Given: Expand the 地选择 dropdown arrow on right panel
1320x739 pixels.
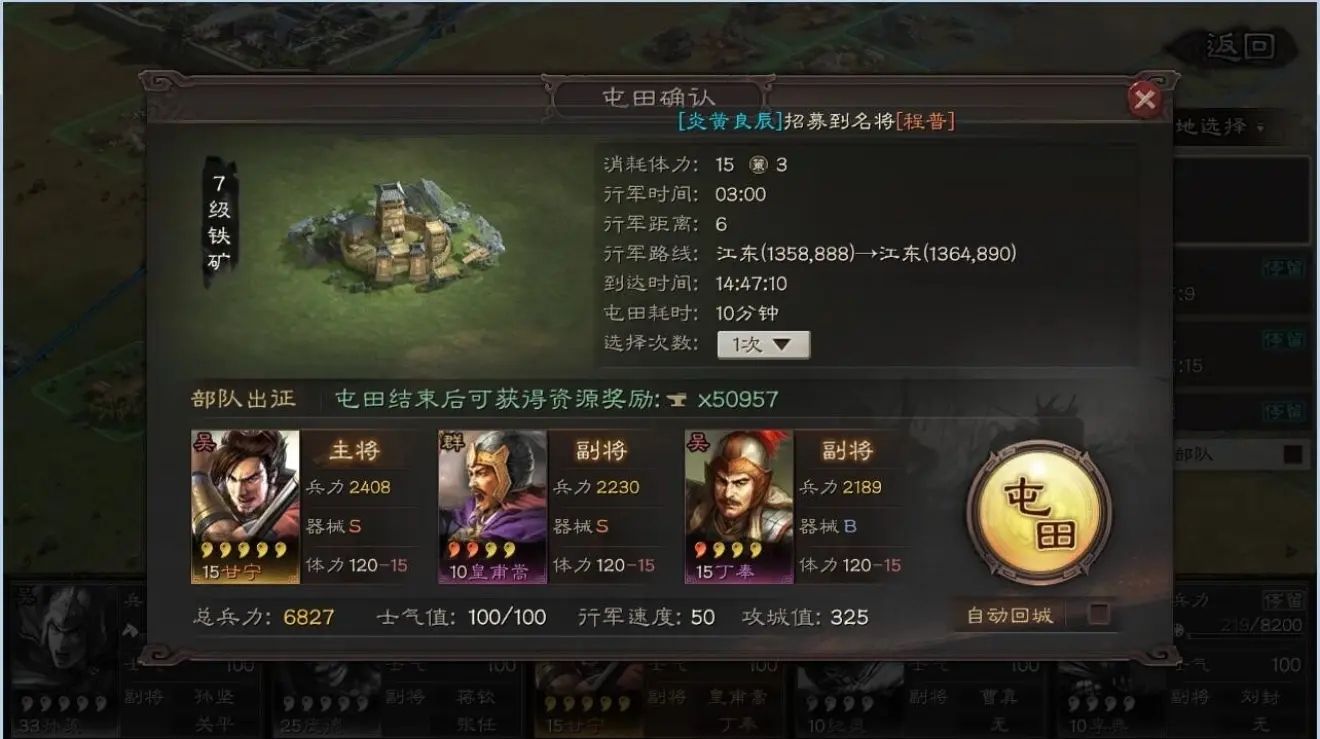Looking at the screenshot, I should pyautogui.click(x=1261, y=124).
